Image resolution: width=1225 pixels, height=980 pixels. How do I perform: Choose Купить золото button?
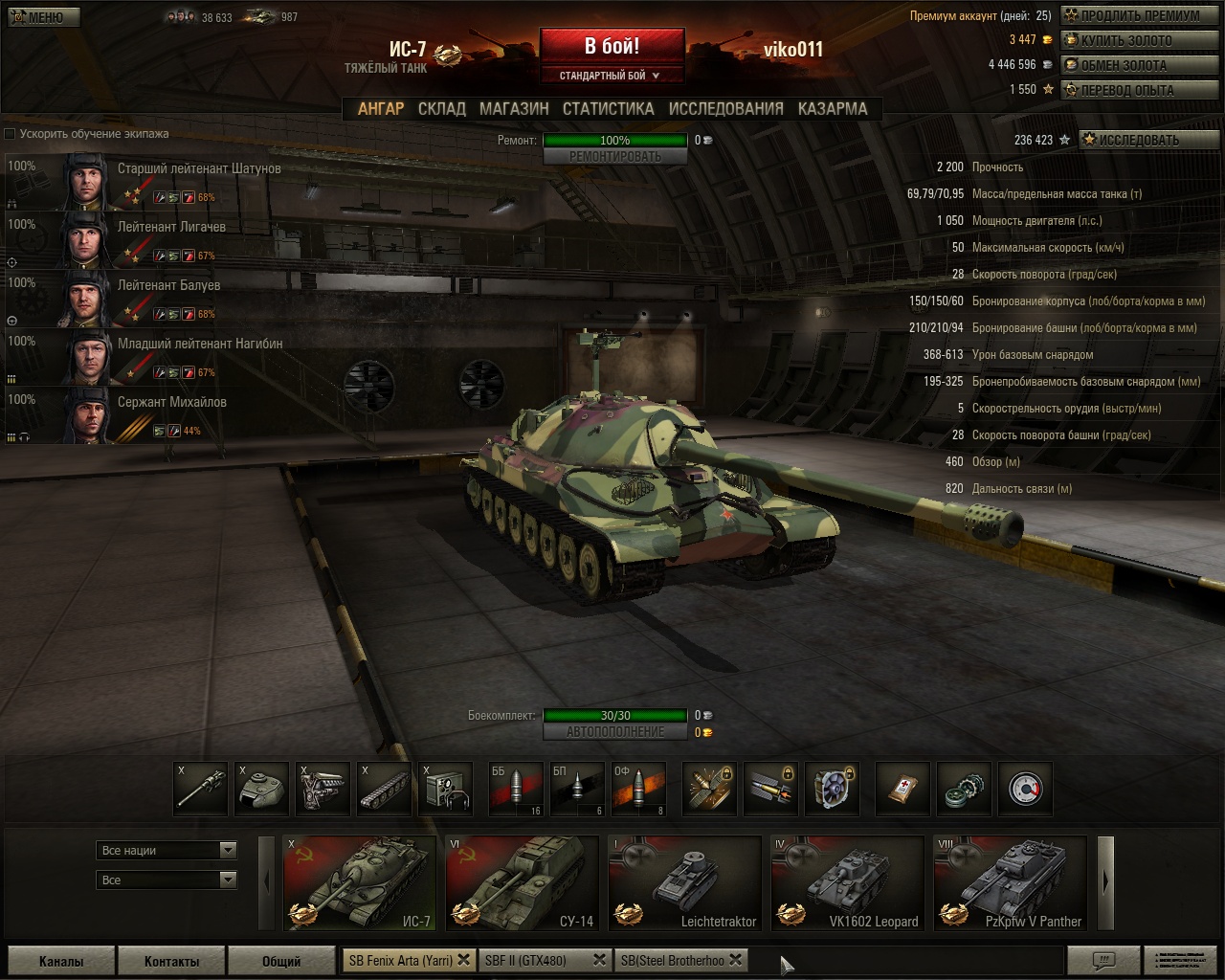[1139, 40]
